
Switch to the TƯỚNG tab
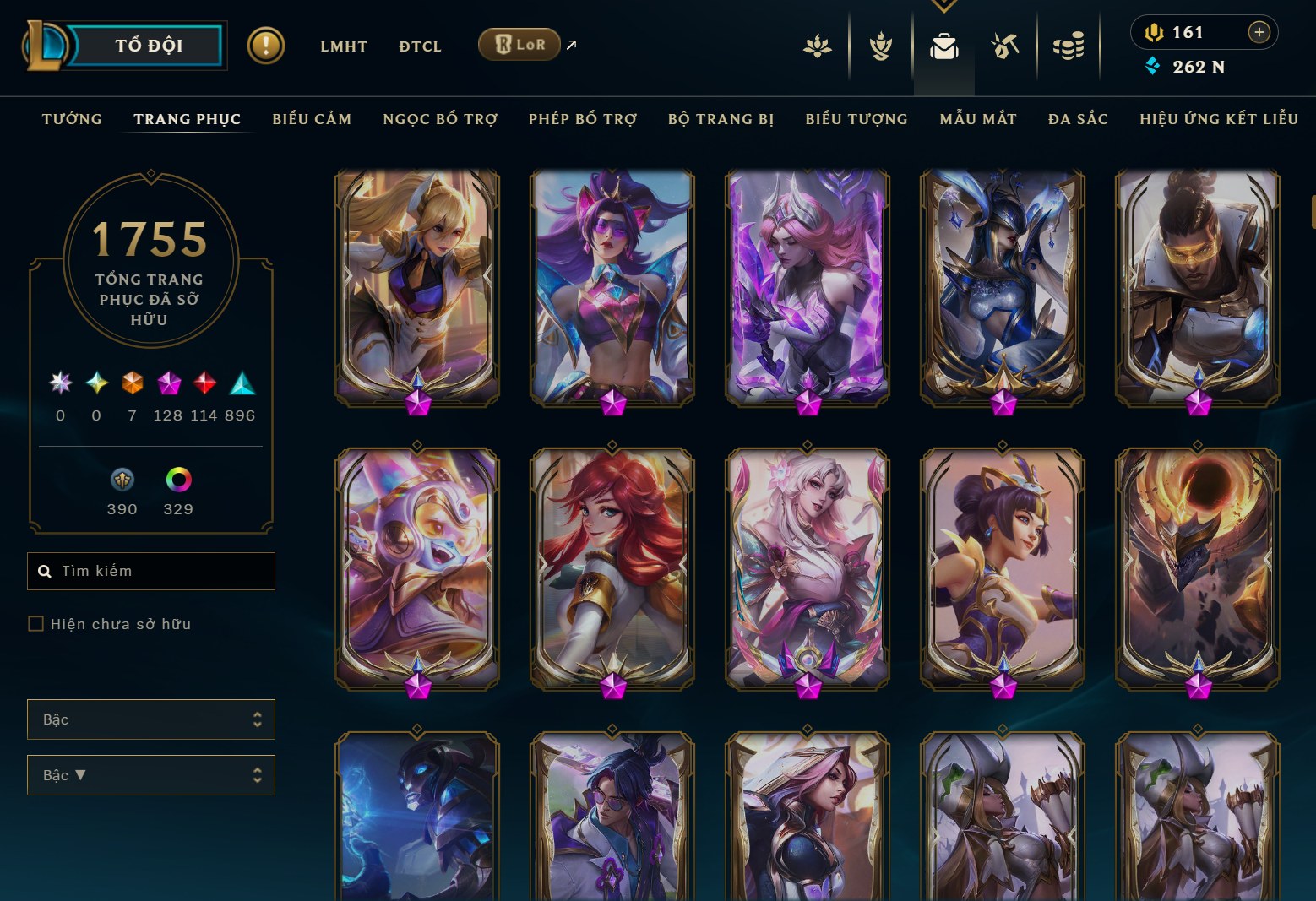(72, 119)
